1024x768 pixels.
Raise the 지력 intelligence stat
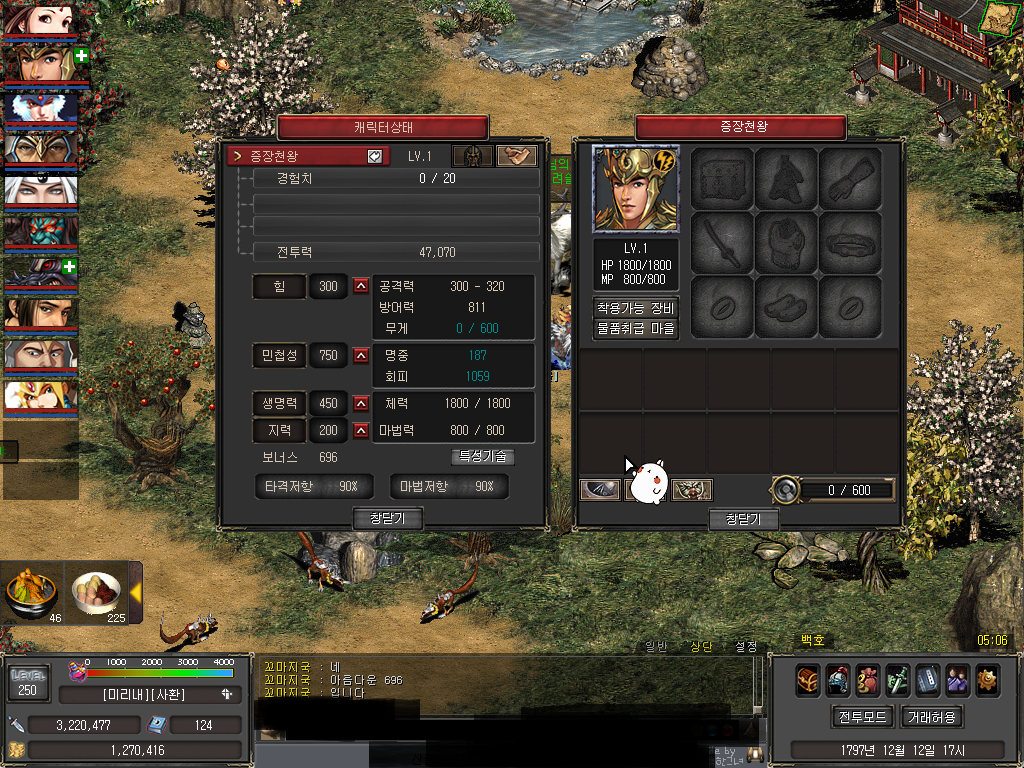click(x=361, y=431)
